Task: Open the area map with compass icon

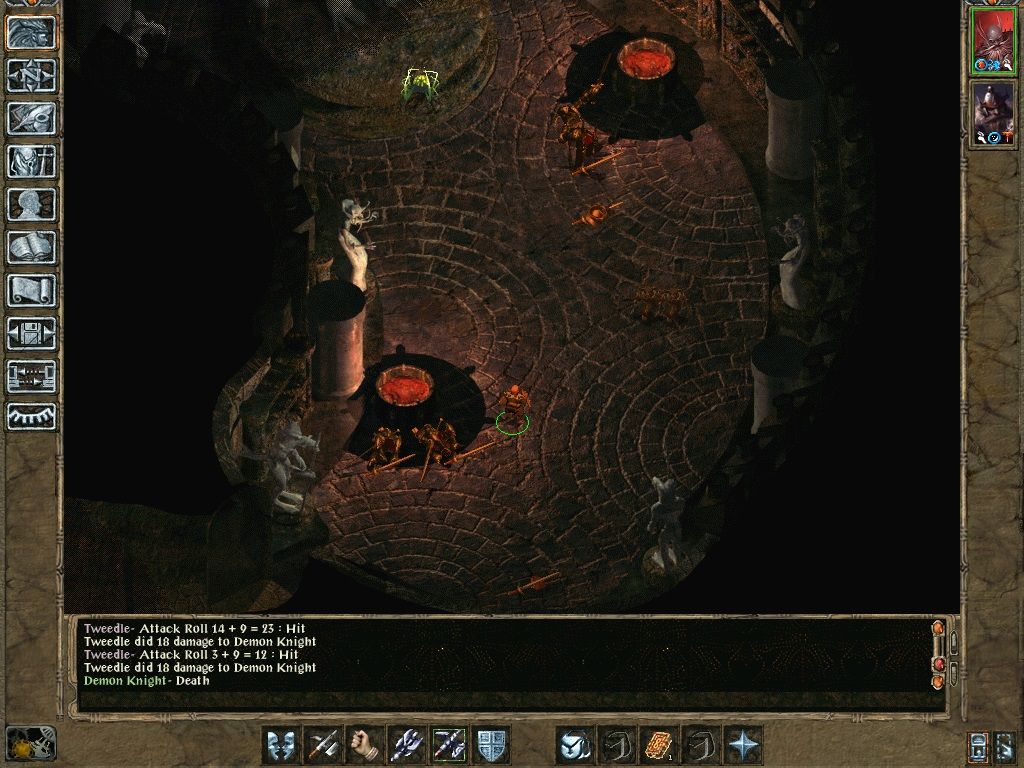Action: click(x=31, y=76)
